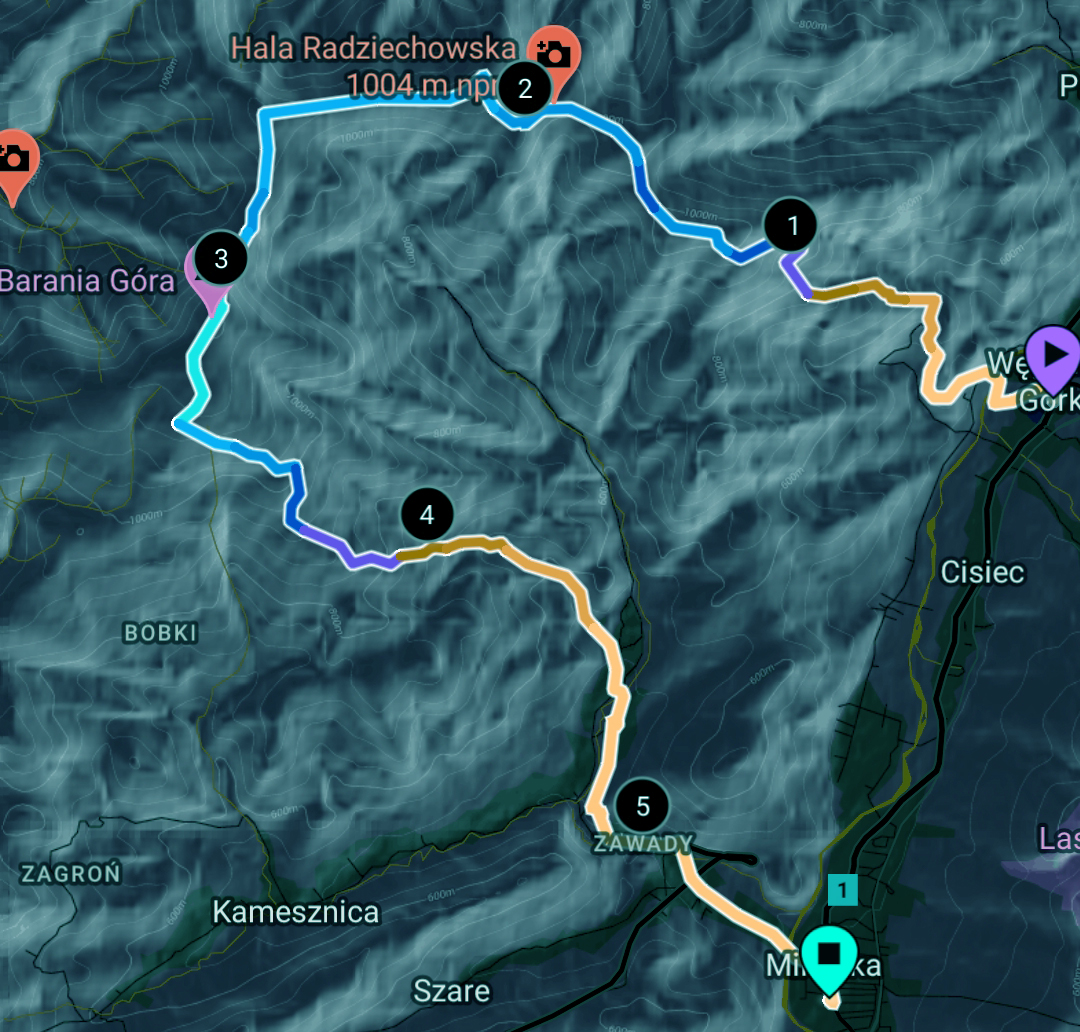The height and width of the screenshot is (1032, 1080).
Task: Select waypoint marker number 1
Action: coord(793,226)
